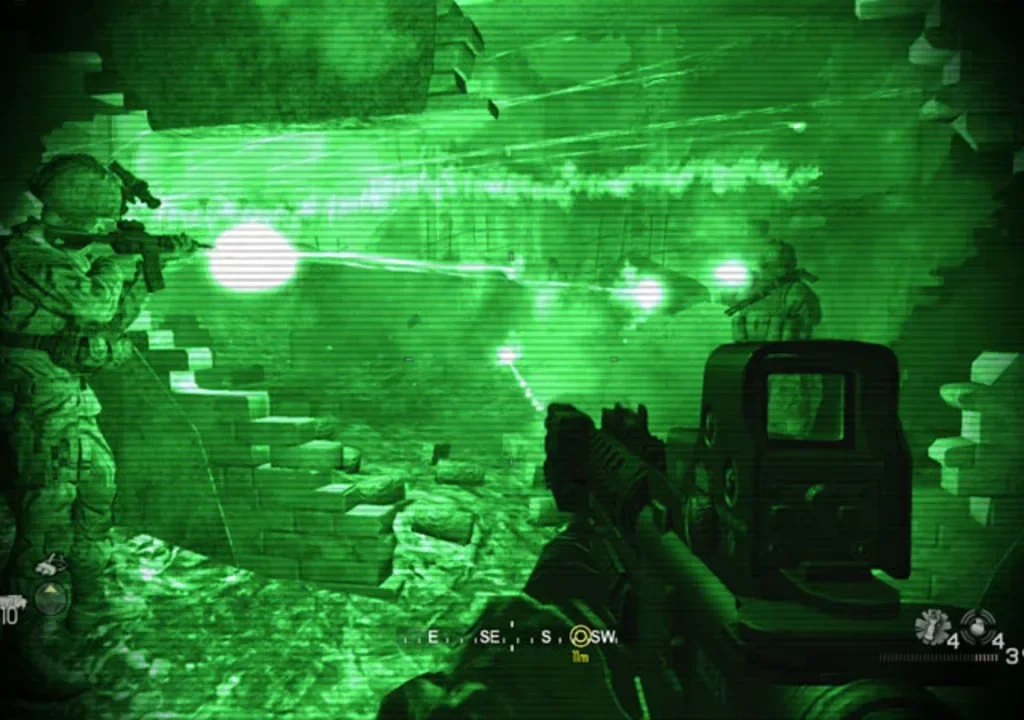Toggle the night vision goggles icon
Screen dimensions: 1024x720
click(47, 566)
